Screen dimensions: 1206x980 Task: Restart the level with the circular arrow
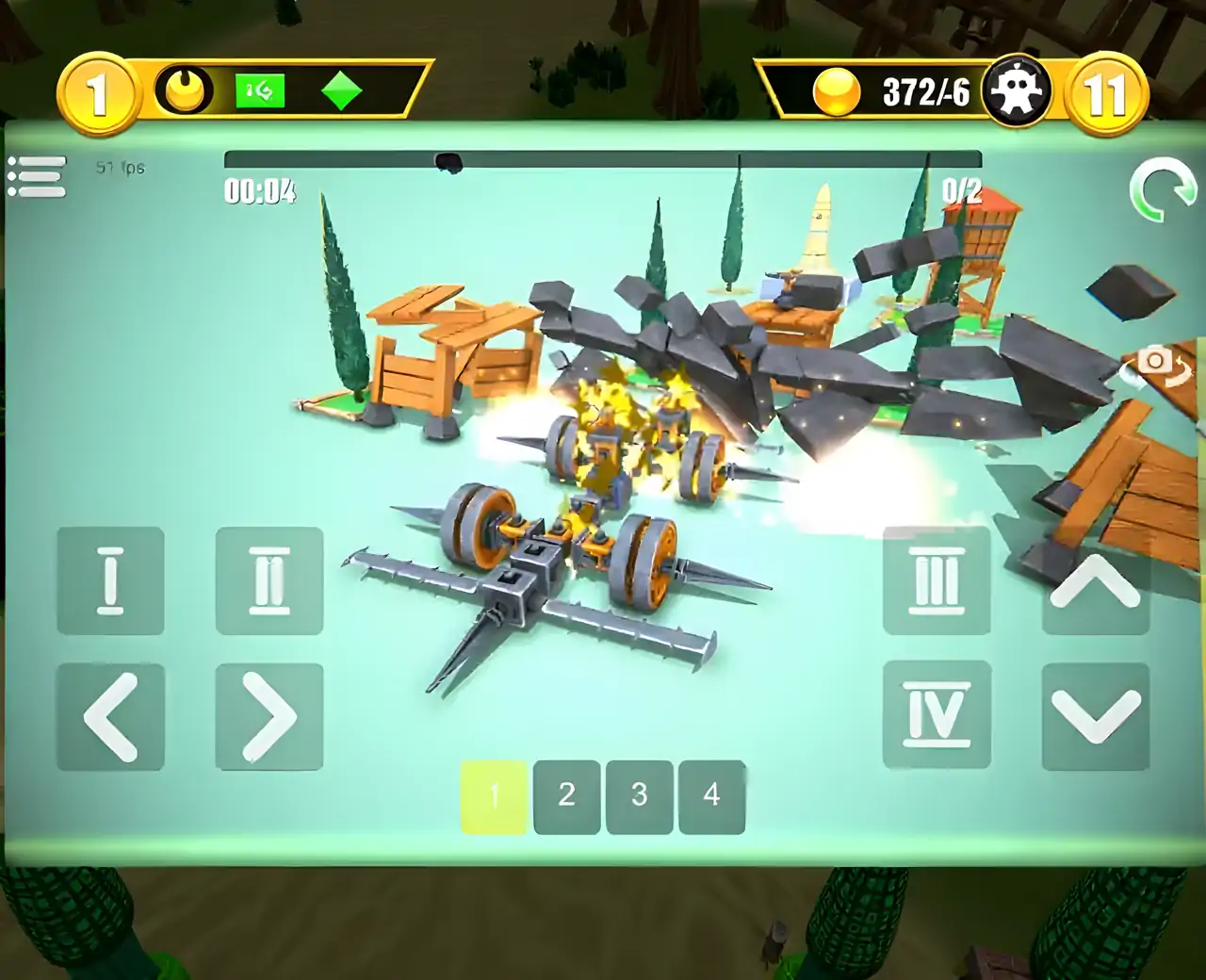click(x=1161, y=190)
